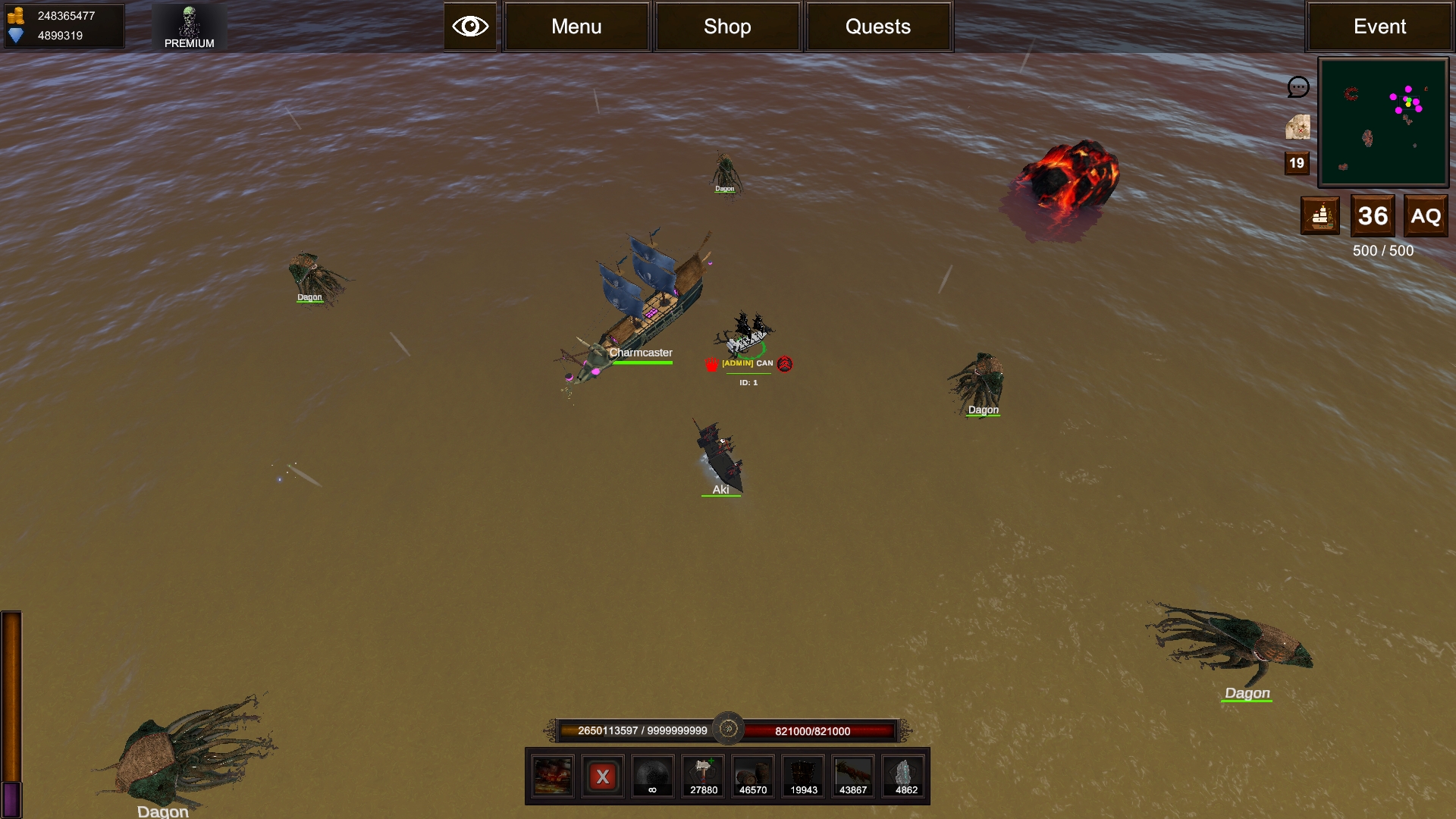The height and width of the screenshot is (819, 1456).
Task: Select the infinite cannonball ammo slot
Action: (x=652, y=777)
